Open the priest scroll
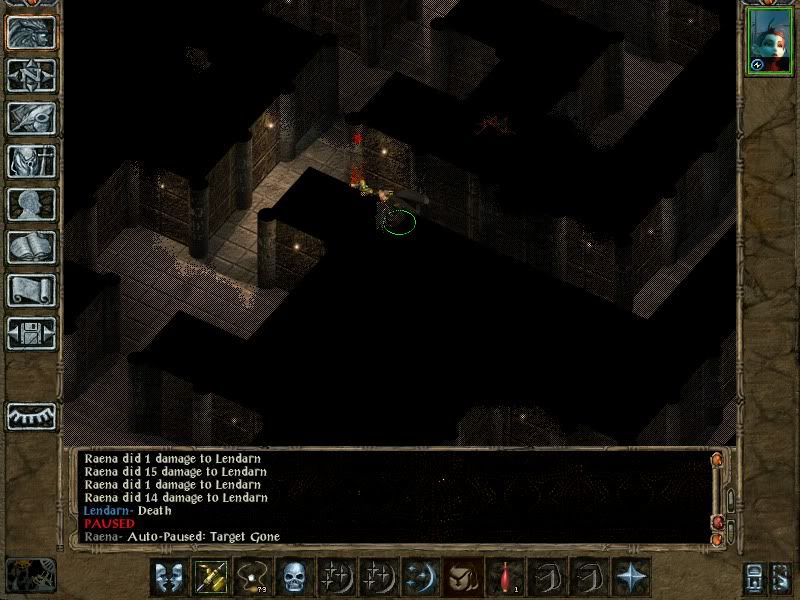Viewport: 800px width, 600px height. click(31, 290)
